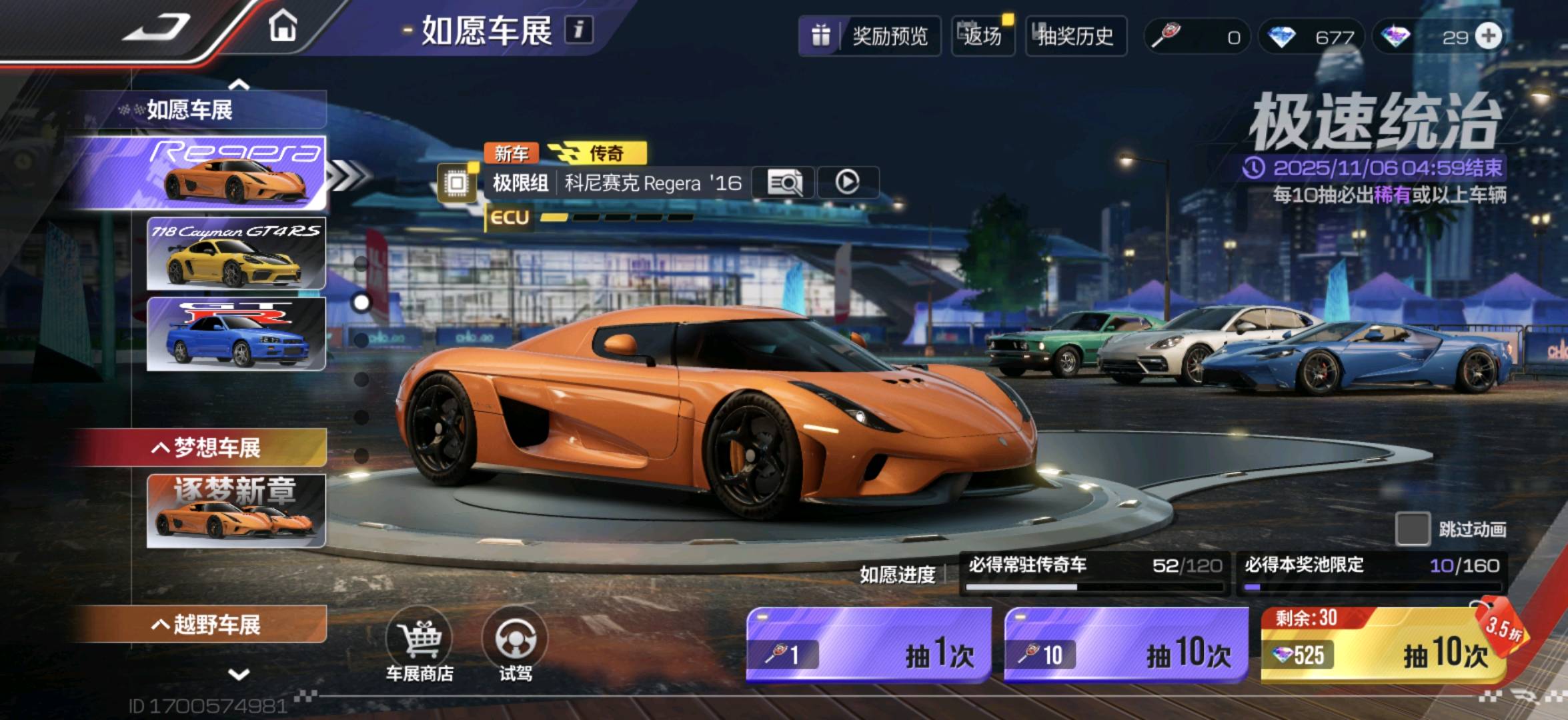The width and height of the screenshot is (1568, 720).
Task: Collapse the 梦想车展 section
Action: point(205,447)
